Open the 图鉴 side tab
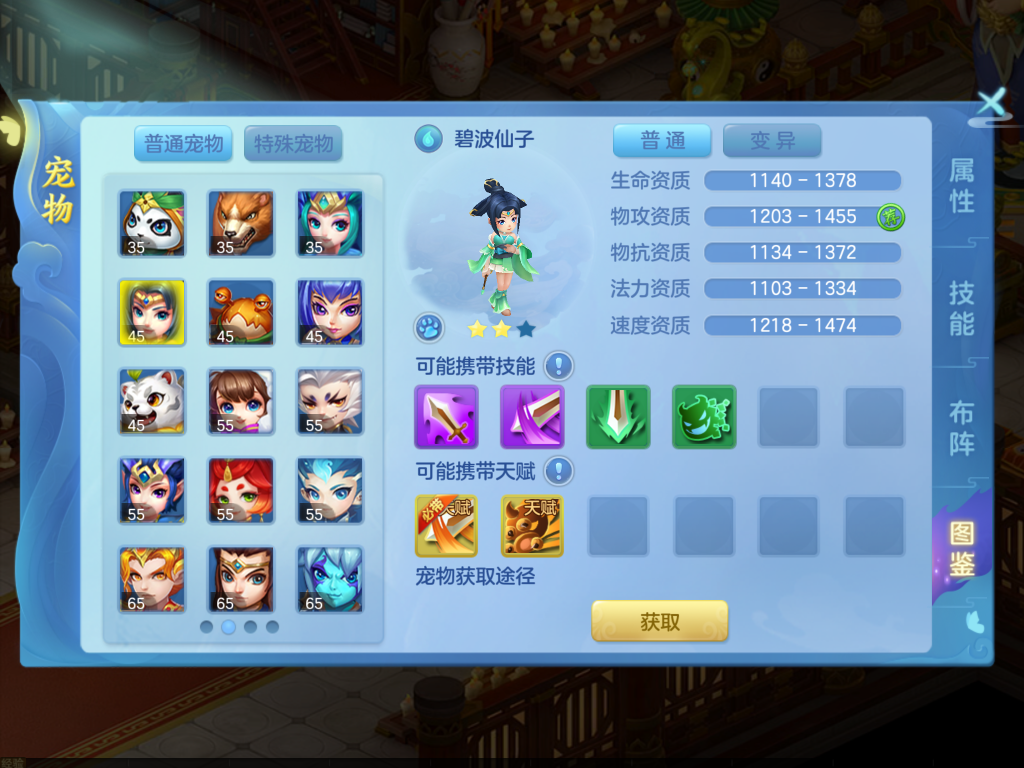Screen dimensions: 1024x768 point(962,548)
